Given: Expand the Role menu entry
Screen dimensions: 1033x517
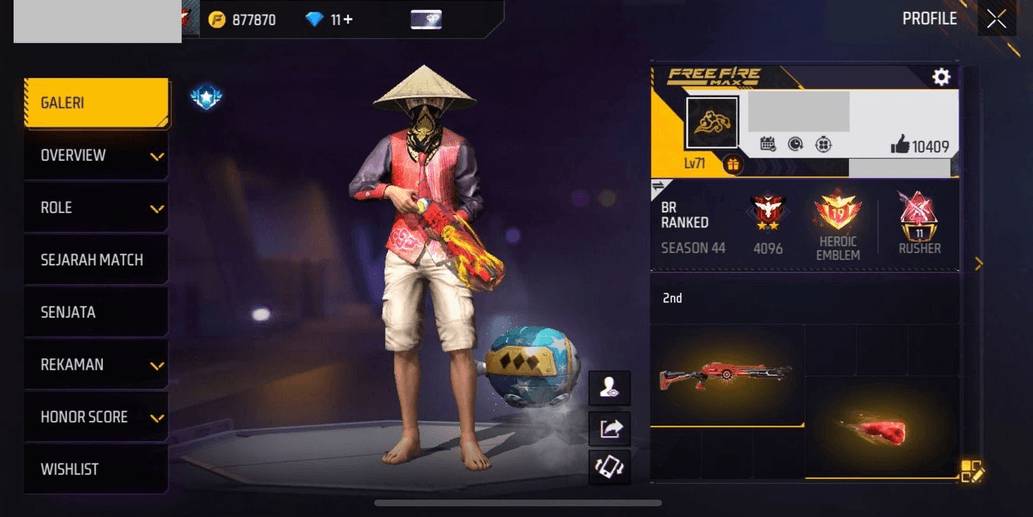Looking at the screenshot, I should pyautogui.click(x=96, y=208).
